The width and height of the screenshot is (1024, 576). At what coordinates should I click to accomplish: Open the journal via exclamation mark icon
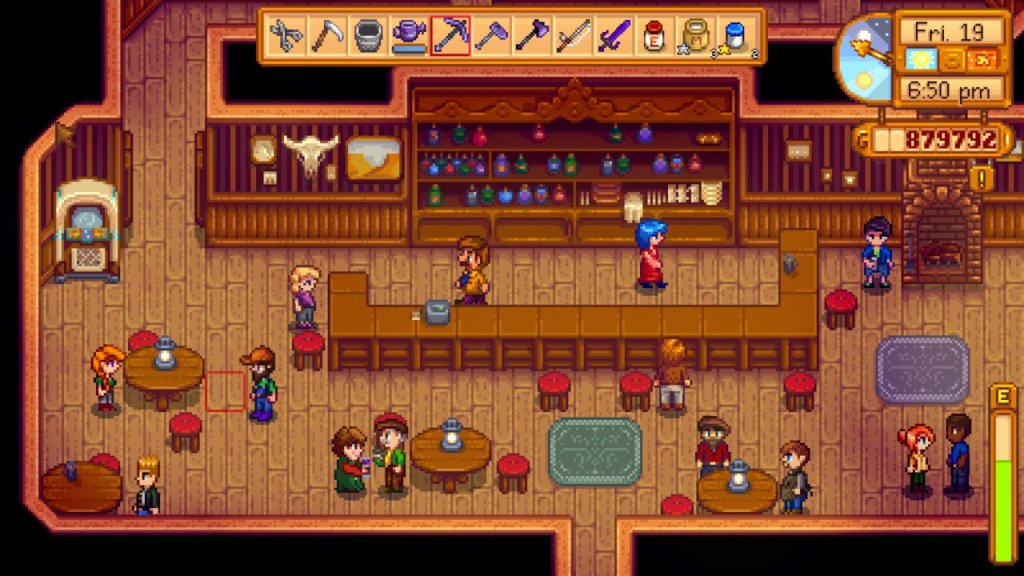(x=982, y=179)
